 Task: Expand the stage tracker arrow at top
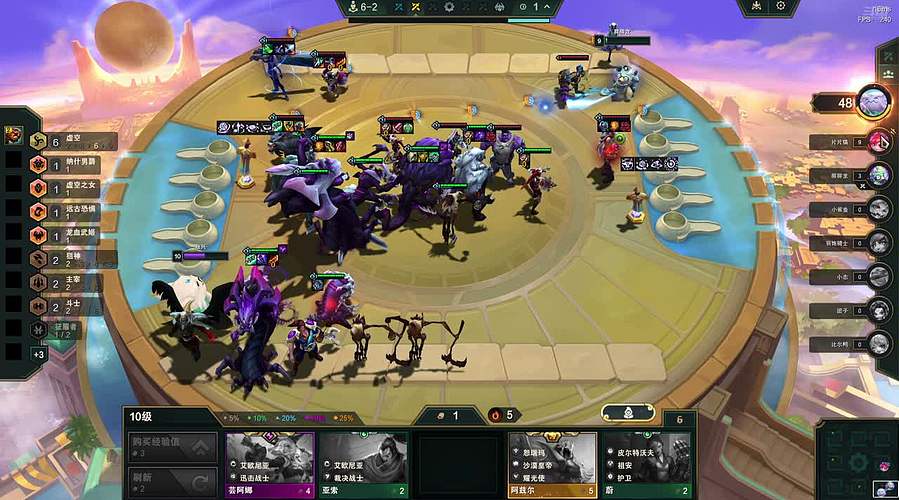click(x=546, y=7)
